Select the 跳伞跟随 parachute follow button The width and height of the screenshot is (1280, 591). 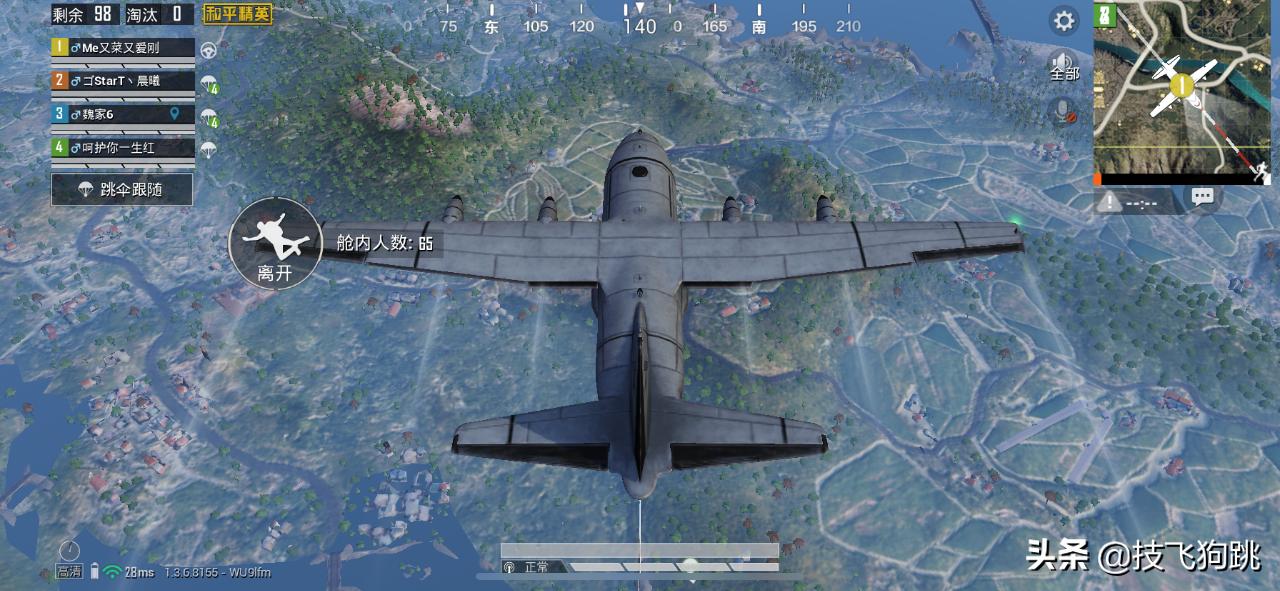click(122, 188)
